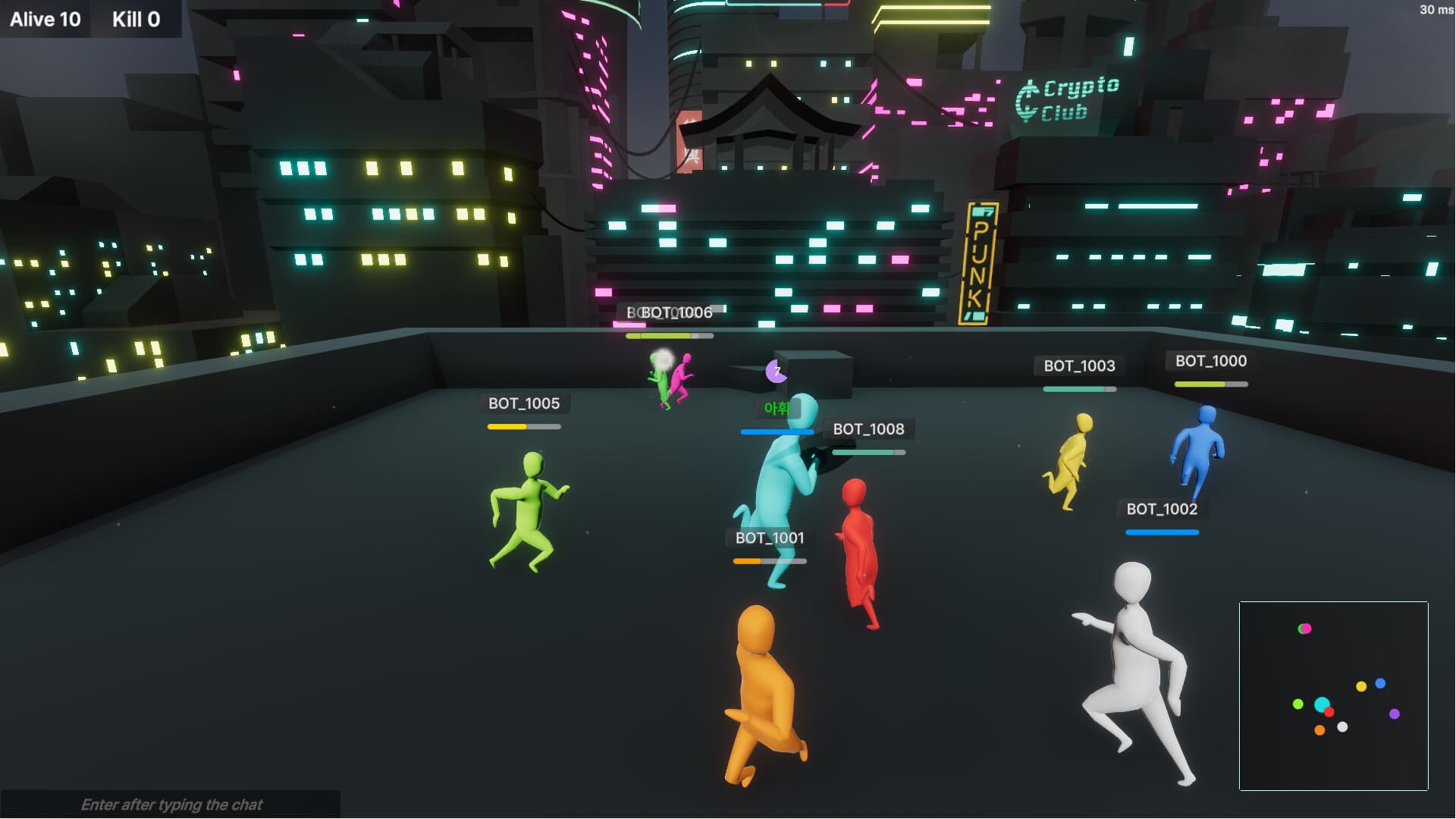Click the Kill 0 counter
The image size is (1456, 819).
coord(136,19)
